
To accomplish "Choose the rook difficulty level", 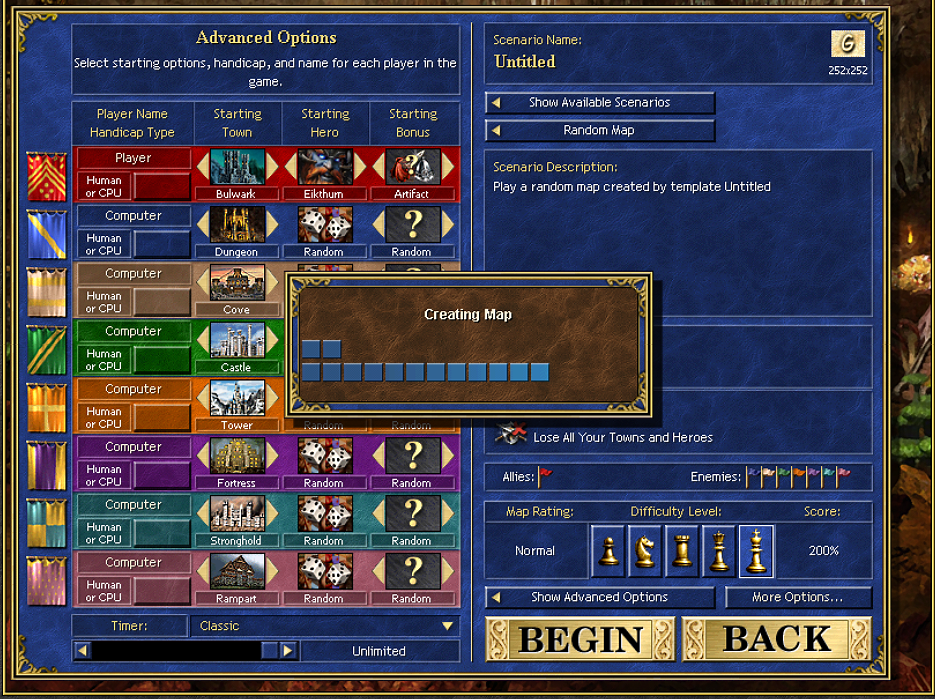I will 682,551.
